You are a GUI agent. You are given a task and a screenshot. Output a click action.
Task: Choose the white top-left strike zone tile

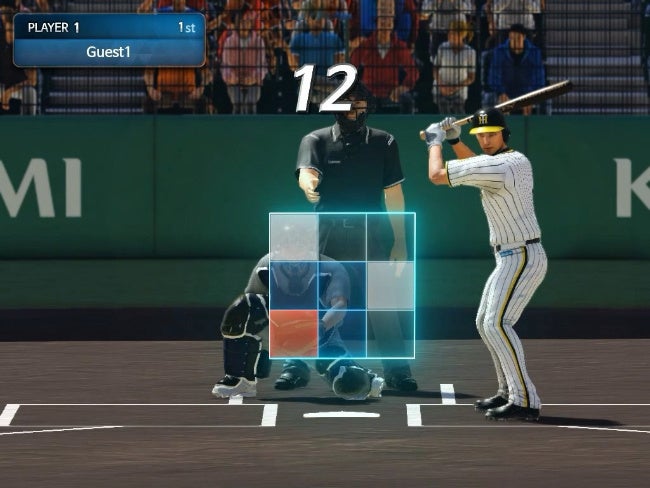(x=294, y=237)
